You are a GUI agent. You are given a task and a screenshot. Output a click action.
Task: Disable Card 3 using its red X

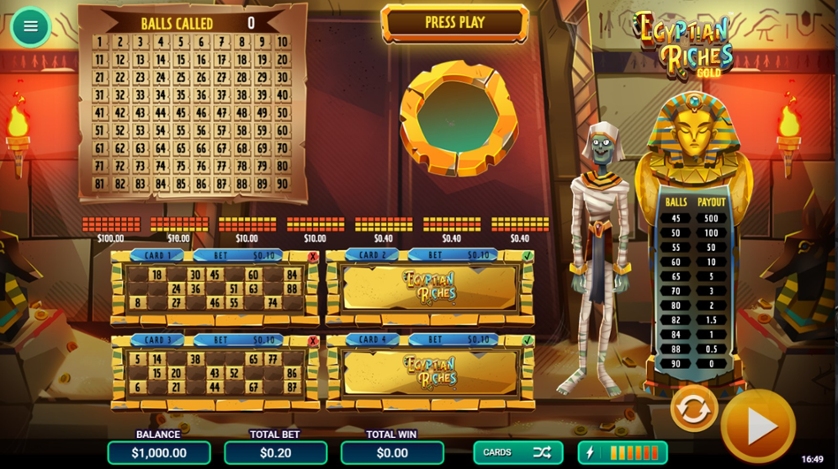click(x=314, y=341)
